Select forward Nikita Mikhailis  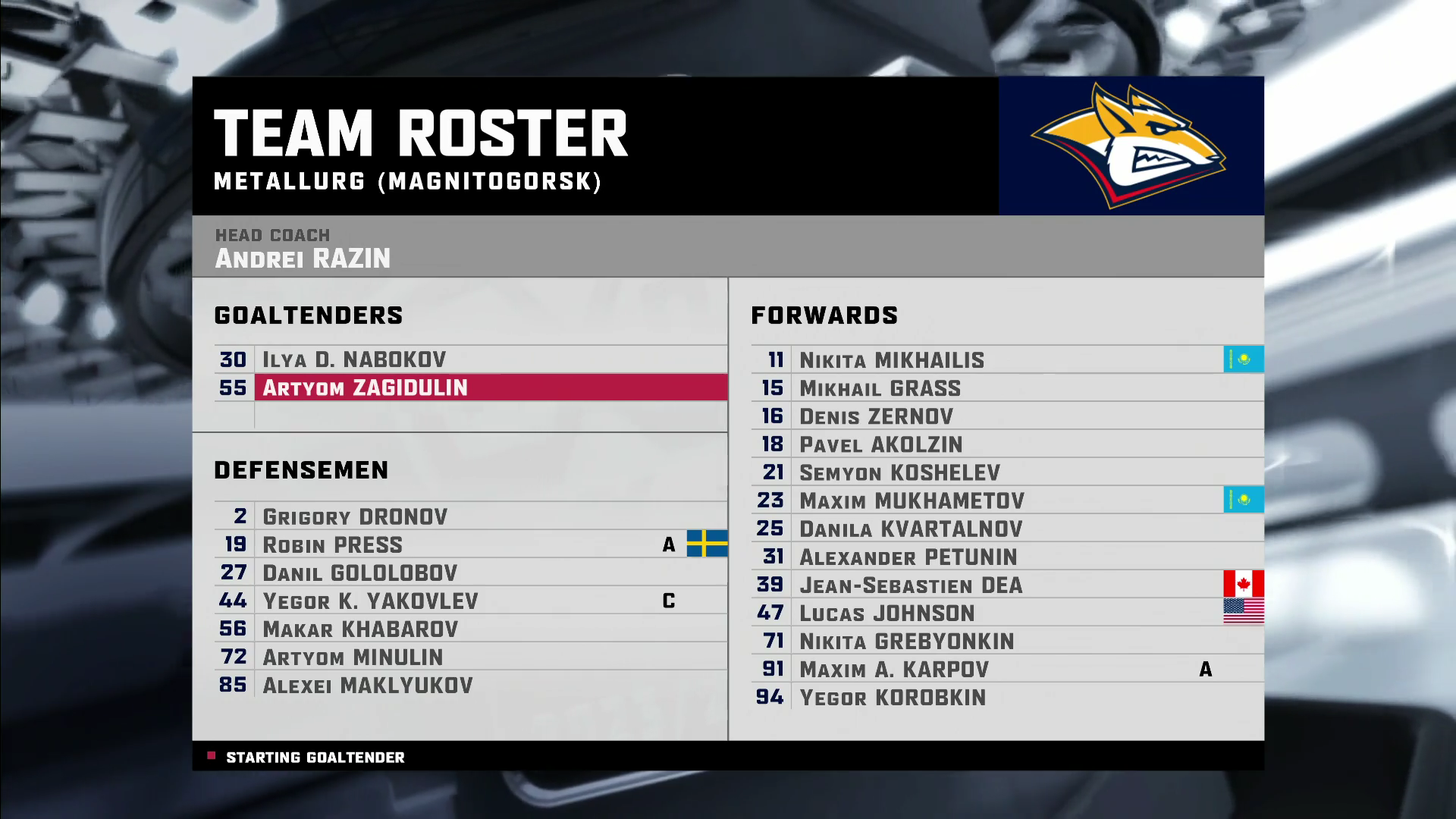click(892, 360)
